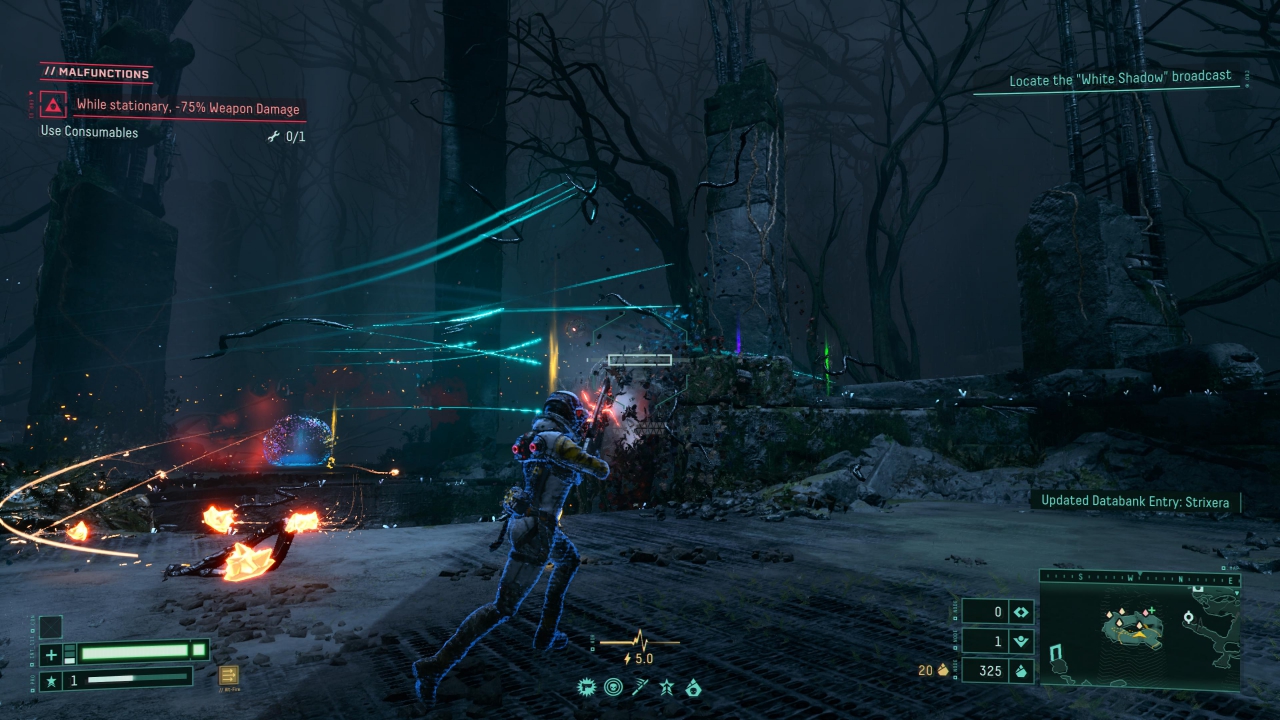Select the skull target ring perk icon

pyautogui.click(x=613, y=687)
